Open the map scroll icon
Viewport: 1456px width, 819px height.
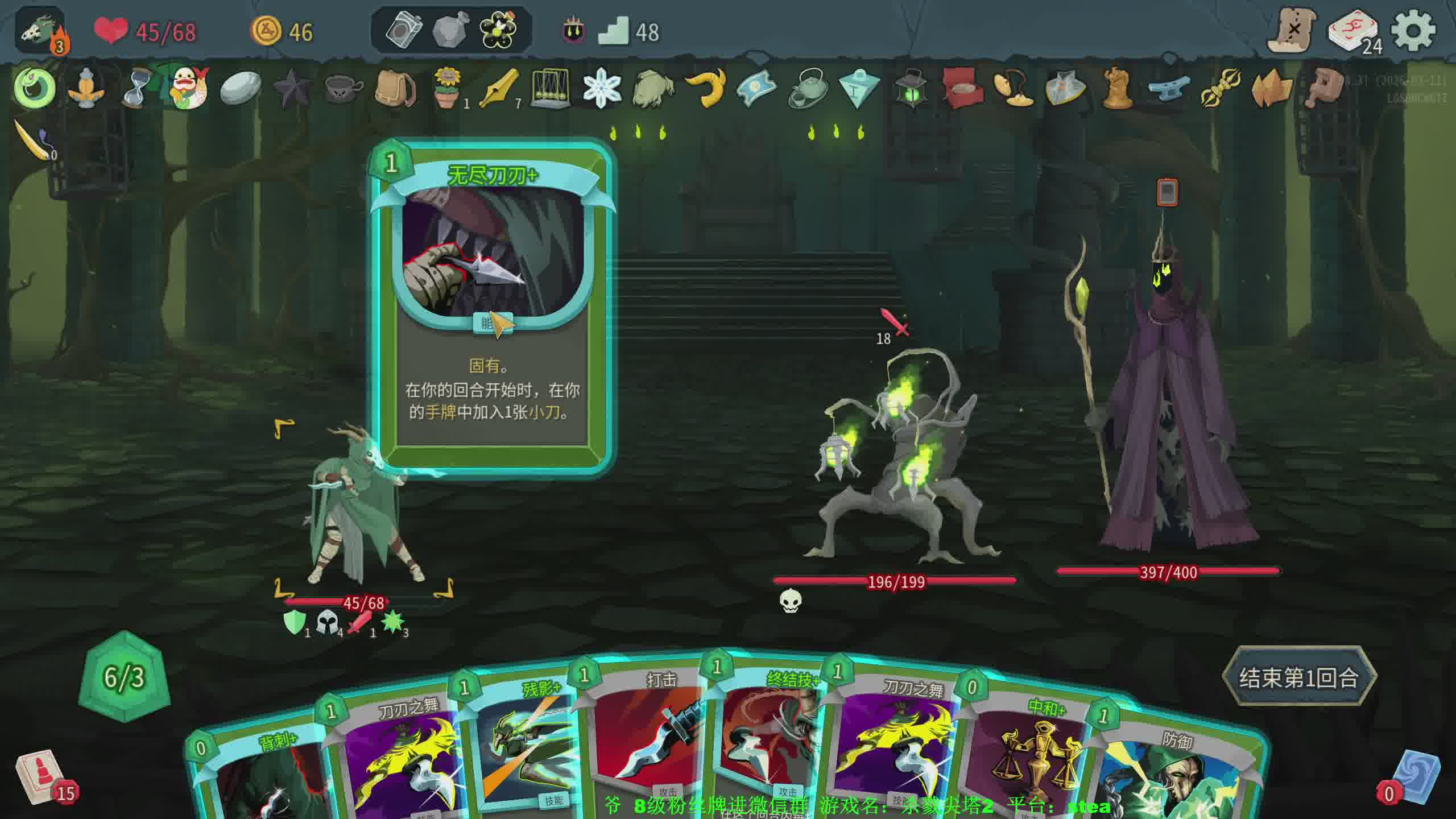1293,30
